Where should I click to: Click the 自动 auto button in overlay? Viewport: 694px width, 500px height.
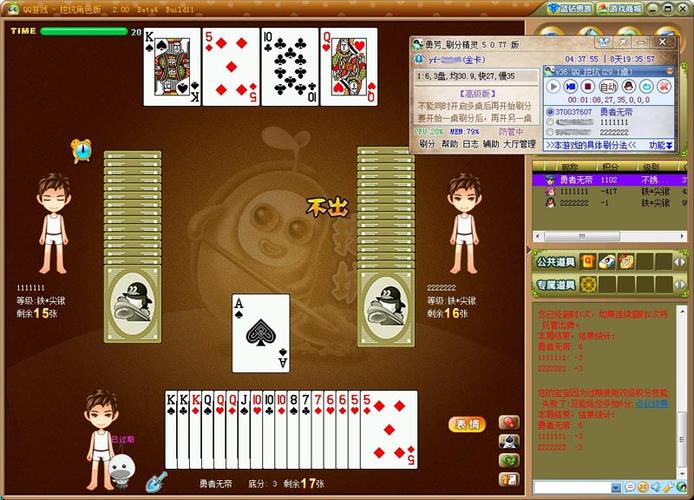[x=607, y=87]
